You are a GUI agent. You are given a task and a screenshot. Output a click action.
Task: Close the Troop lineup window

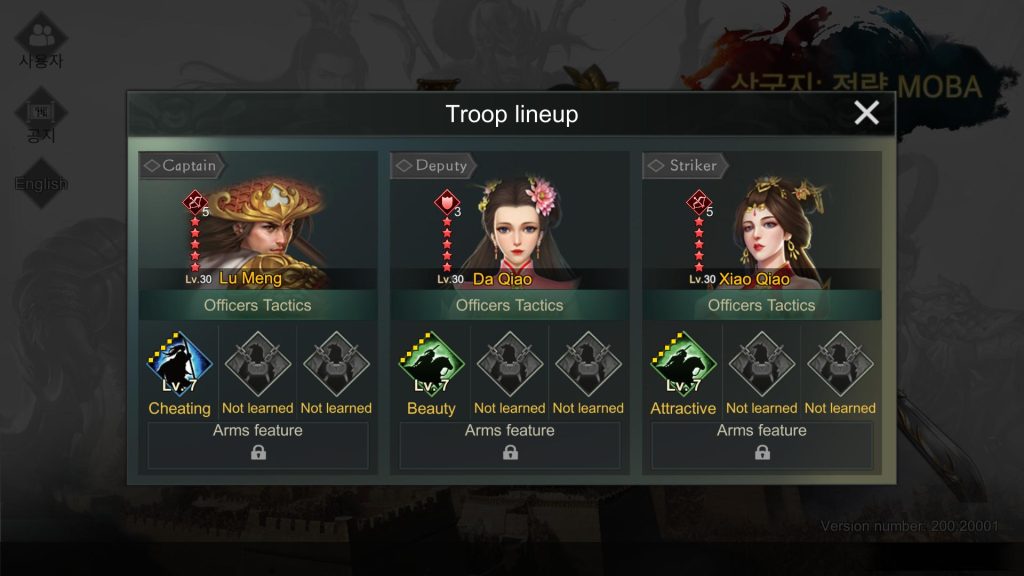[x=866, y=113]
